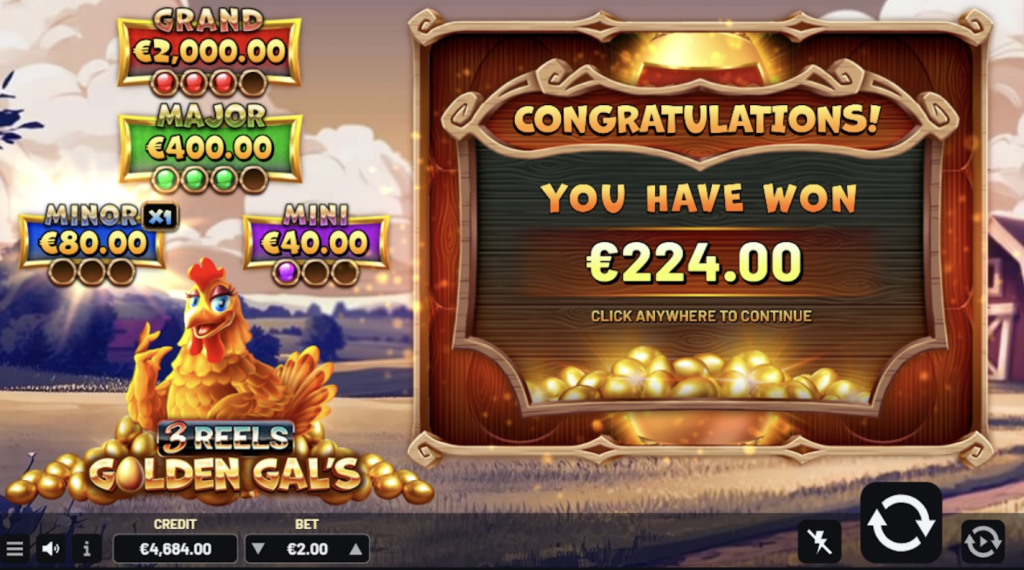This screenshot has width=1024, height=570.
Task: Toggle the sound speaker icon
Action: tap(51, 548)
